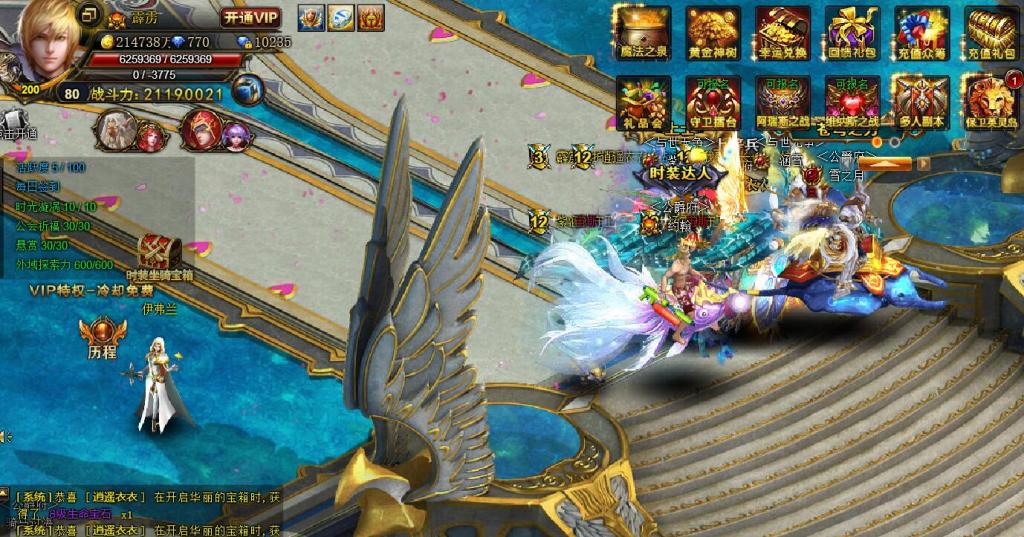Open the 历程 journey icon
1024x537 pixels.
coord(102,333)
